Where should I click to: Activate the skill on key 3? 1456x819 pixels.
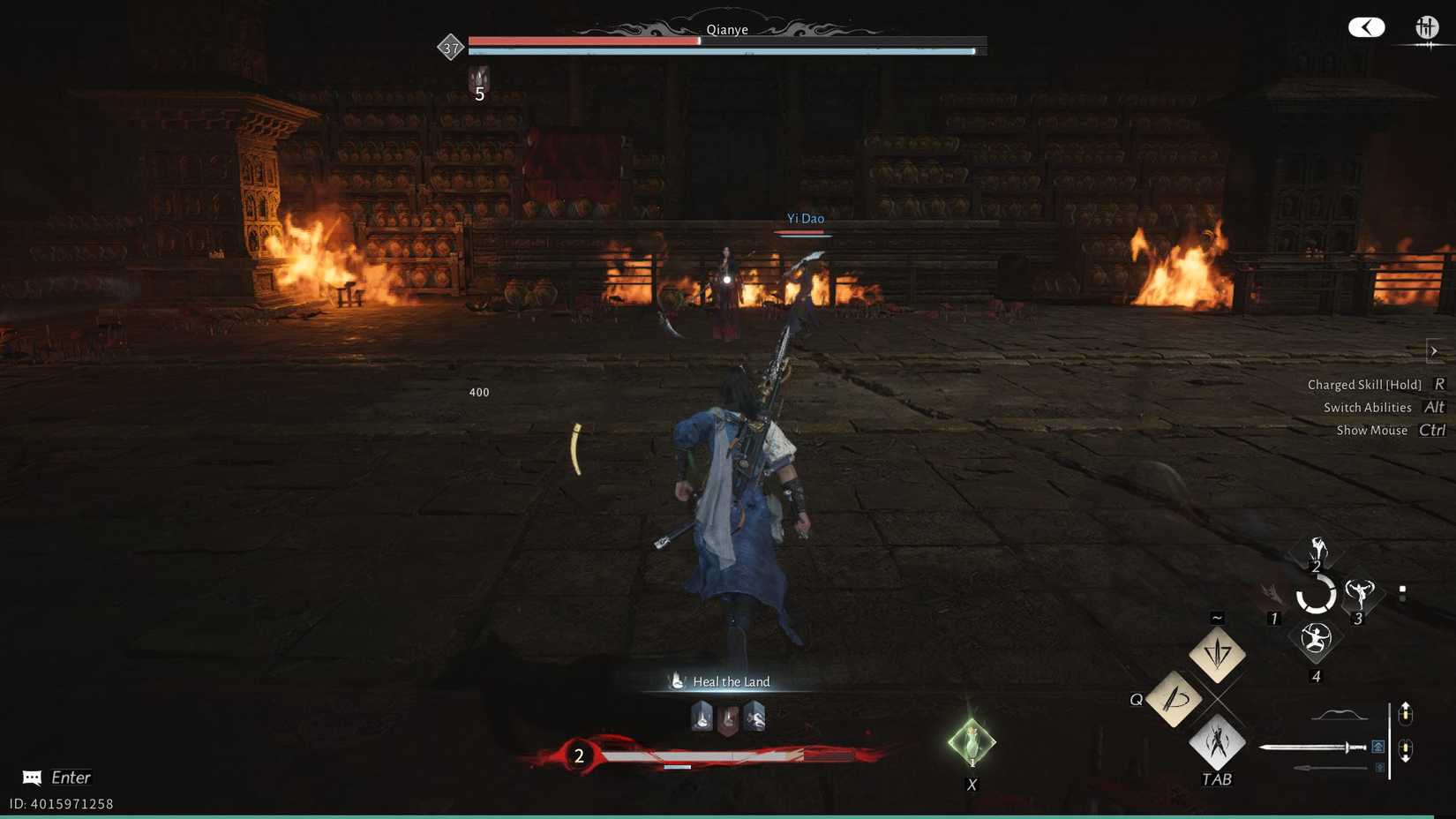pyautogui.click(x=1360, y=593)
